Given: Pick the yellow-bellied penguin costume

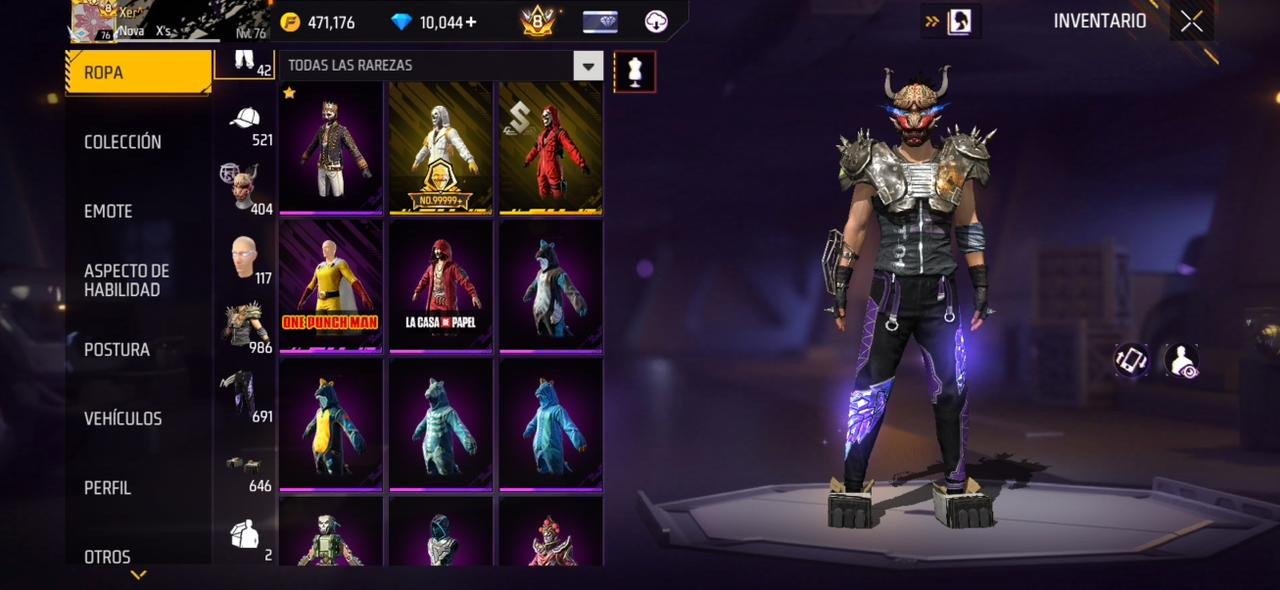Looking at the screenshot, I should point(330,424).
